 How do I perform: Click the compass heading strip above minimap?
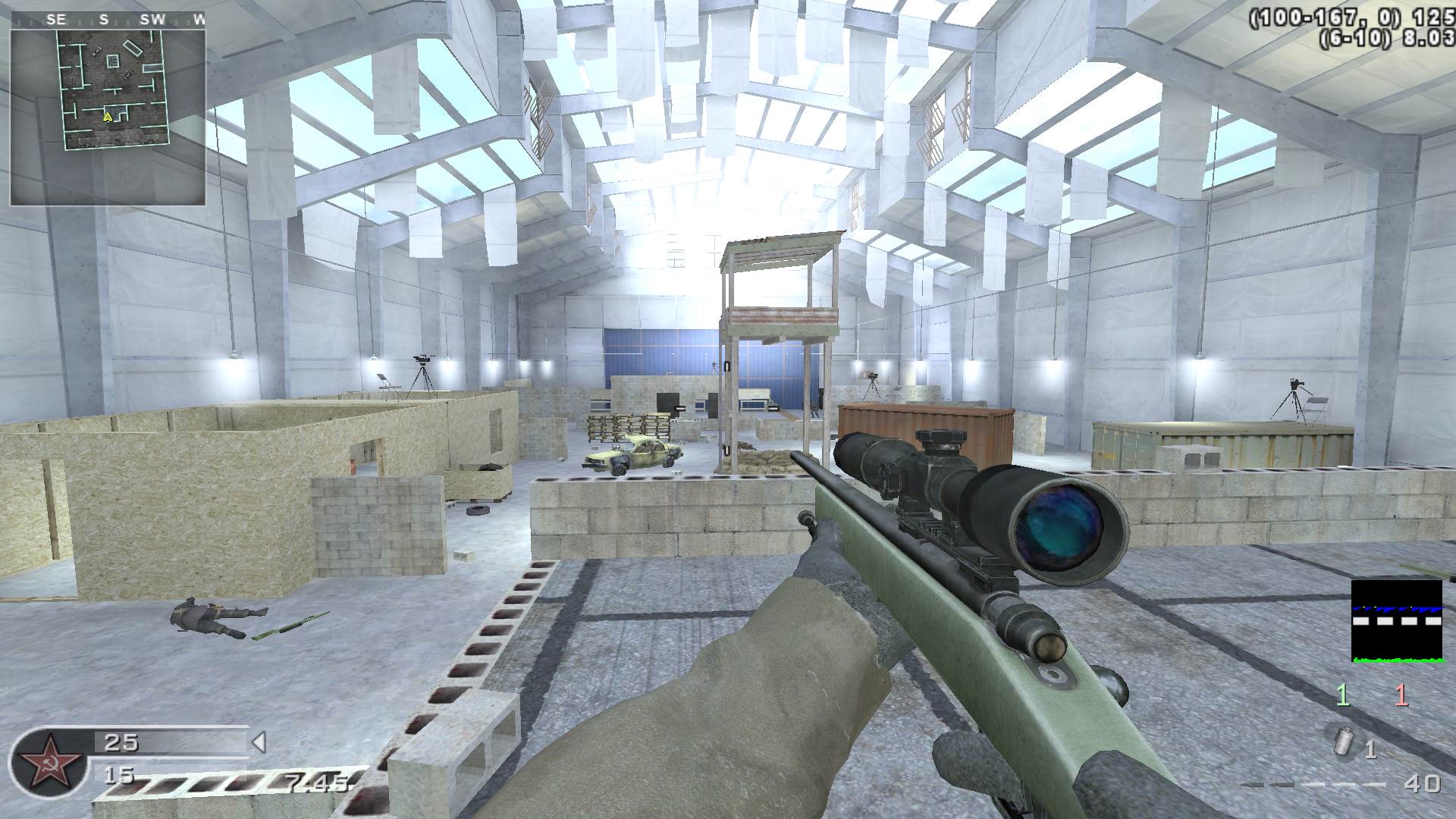[x=108, y=20]
